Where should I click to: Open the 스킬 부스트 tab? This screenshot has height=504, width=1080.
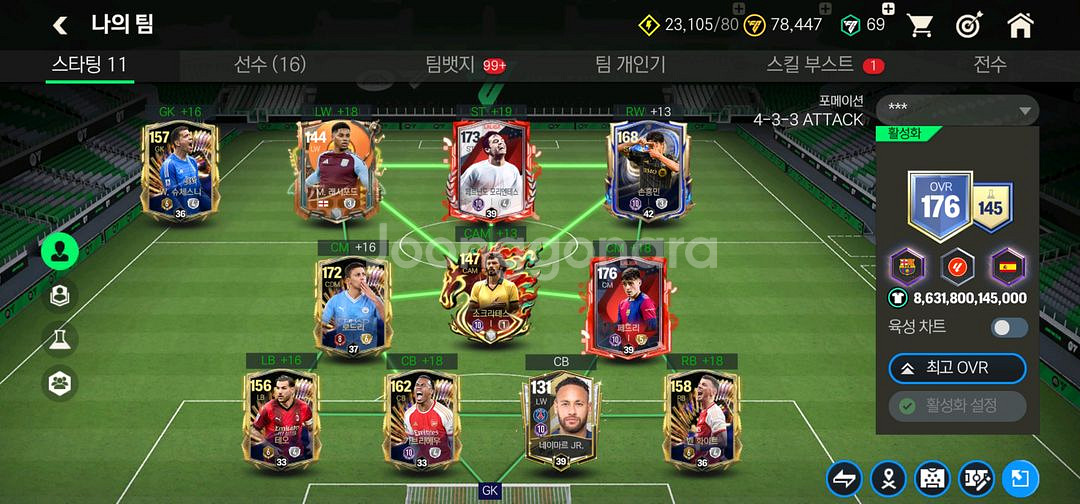[x=811, y=65]
